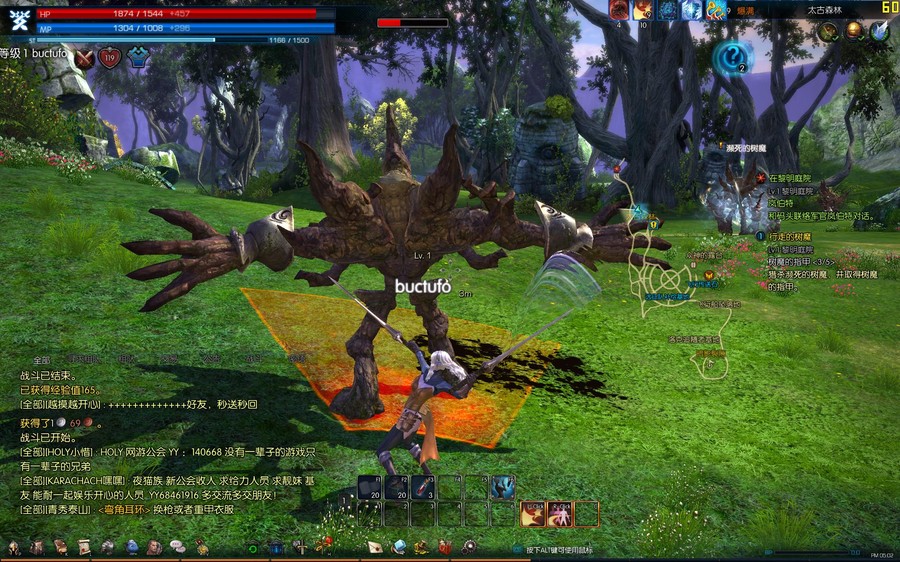Click the blue question mark help bubble
900x562 pixels.
[733, 56]
